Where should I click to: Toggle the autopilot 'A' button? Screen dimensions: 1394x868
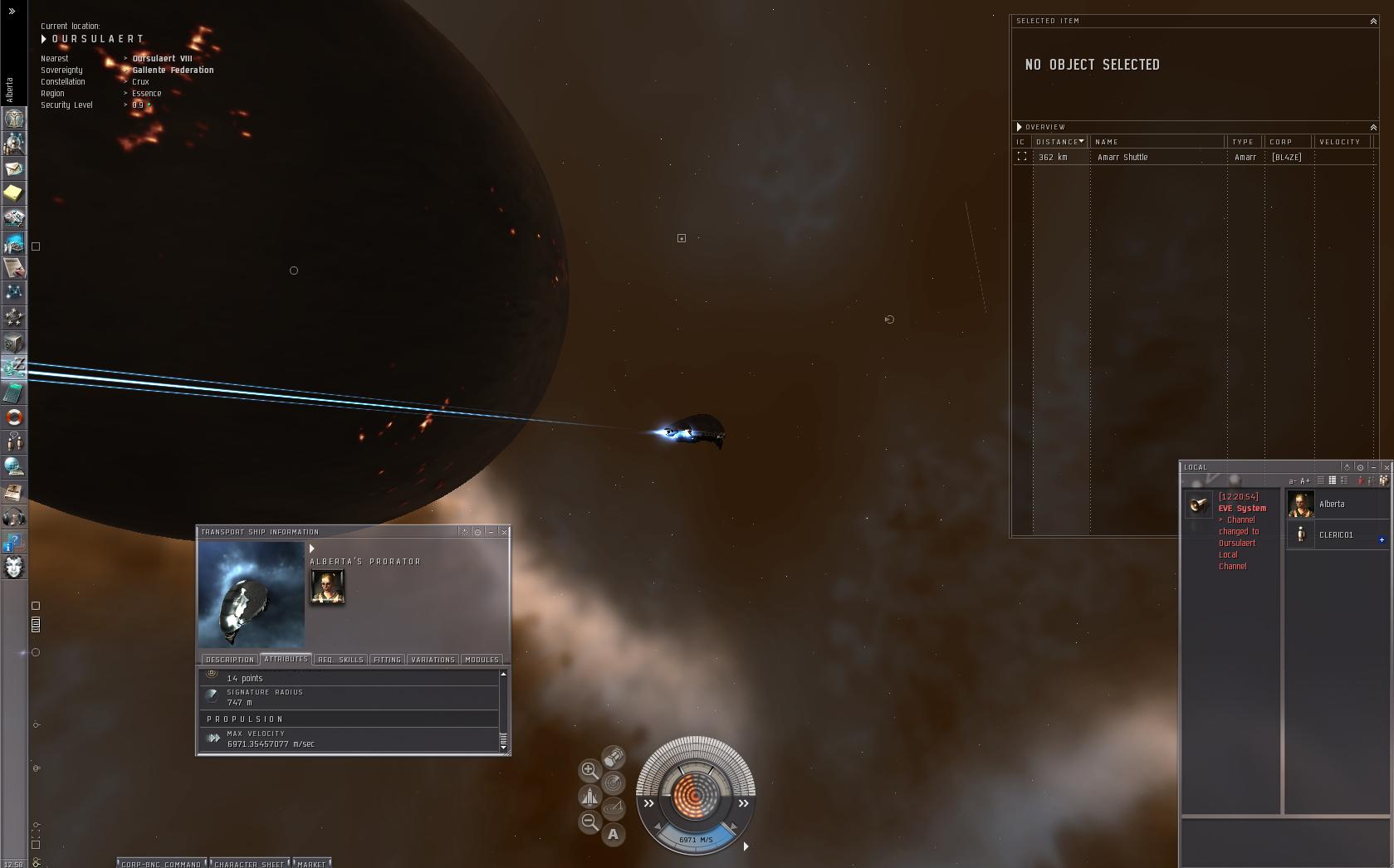point(614,835)
